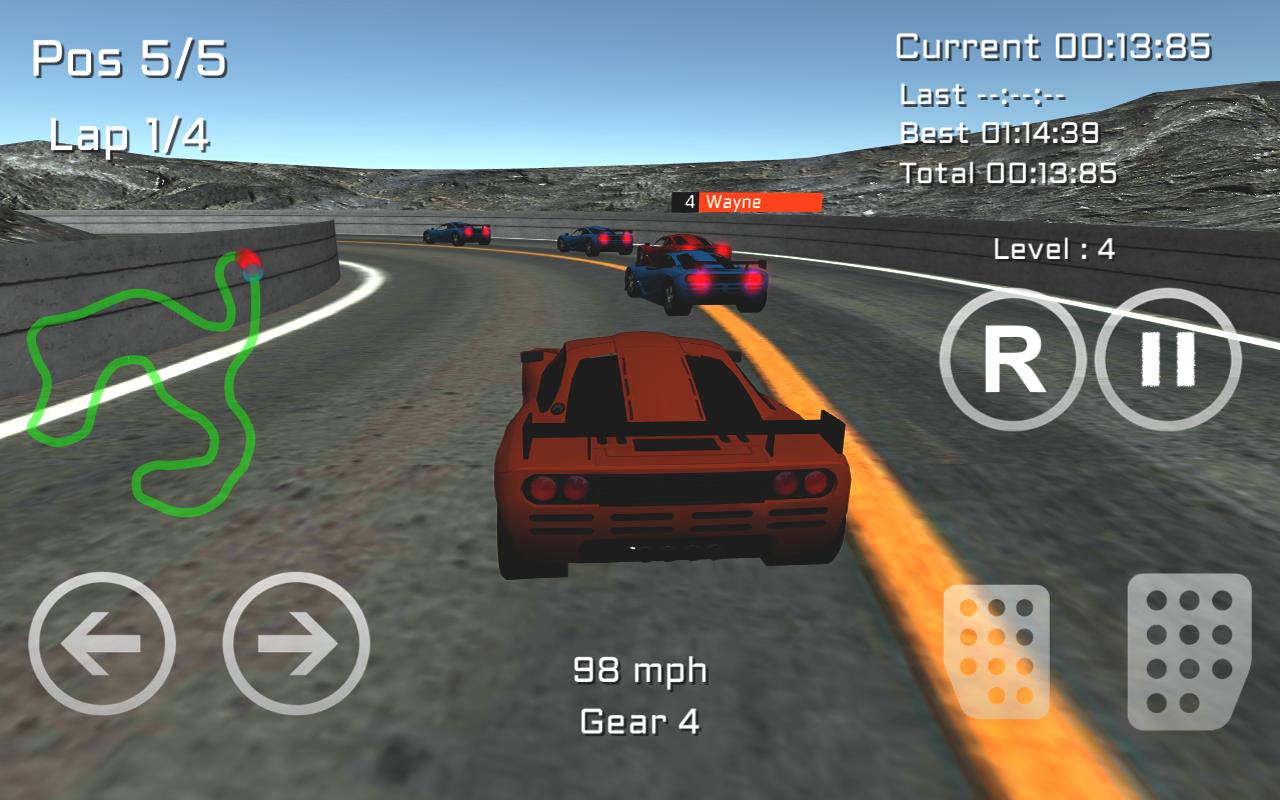Select the 'Pos 5/5' position indicator
Viewport: 1280px width, 800px height.
pos(130,60)
